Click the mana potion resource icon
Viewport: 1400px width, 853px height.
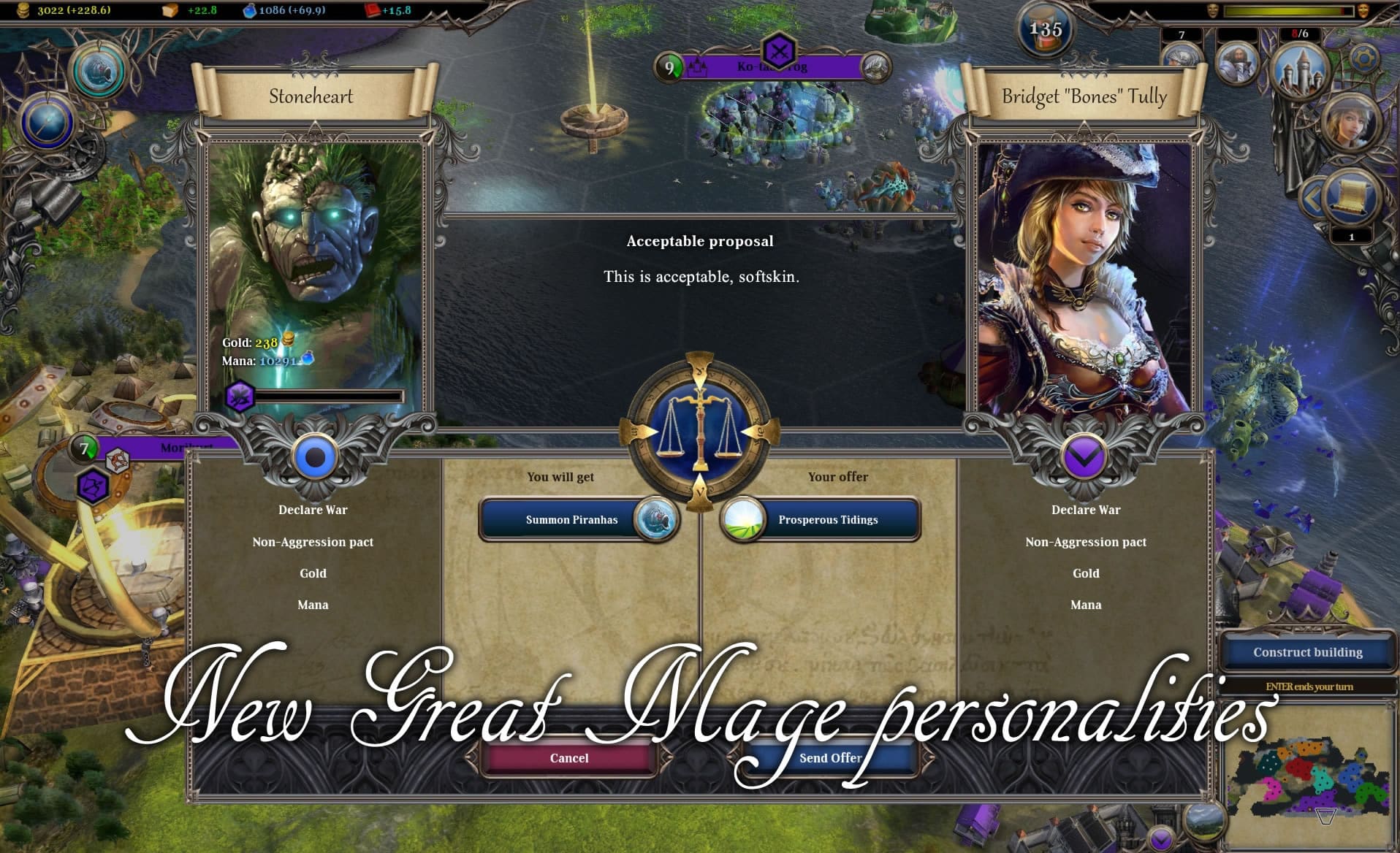coord(249,11)
